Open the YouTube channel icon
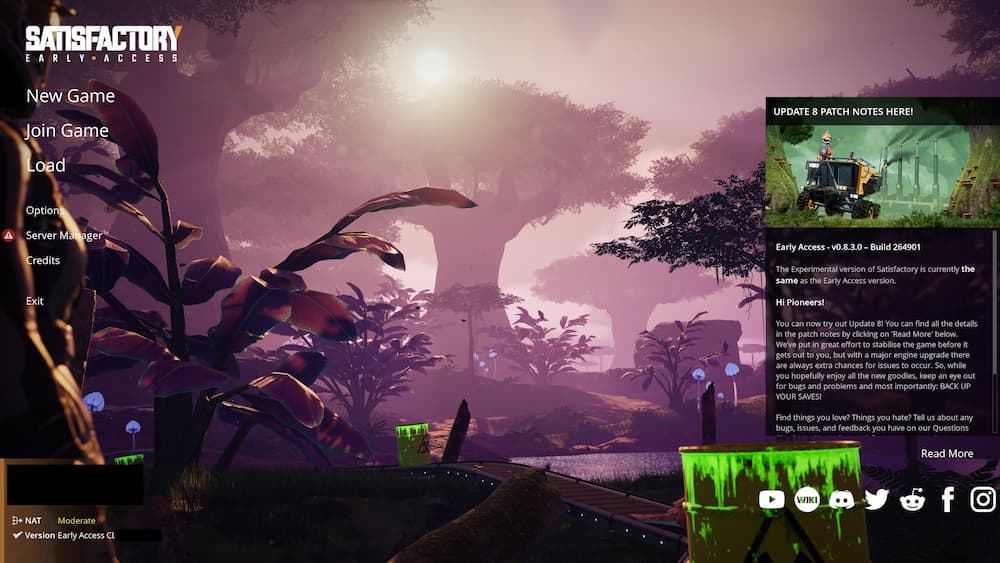This screenshot has width=1000, height=563. coord(771,499)
